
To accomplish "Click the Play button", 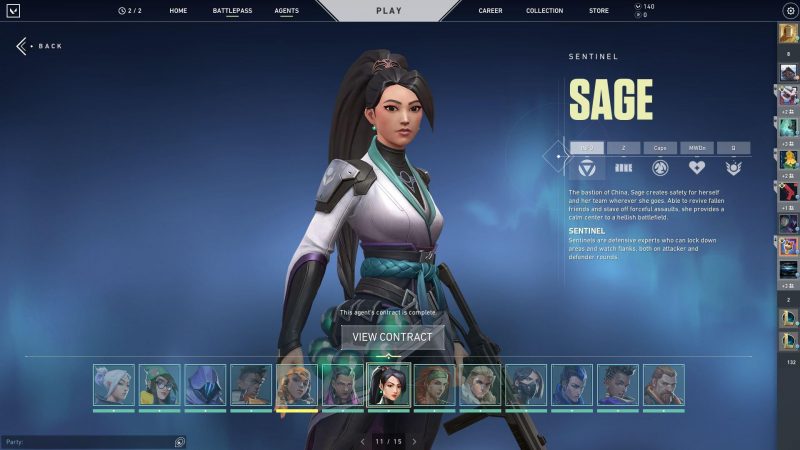I will (x=388, y=11).
